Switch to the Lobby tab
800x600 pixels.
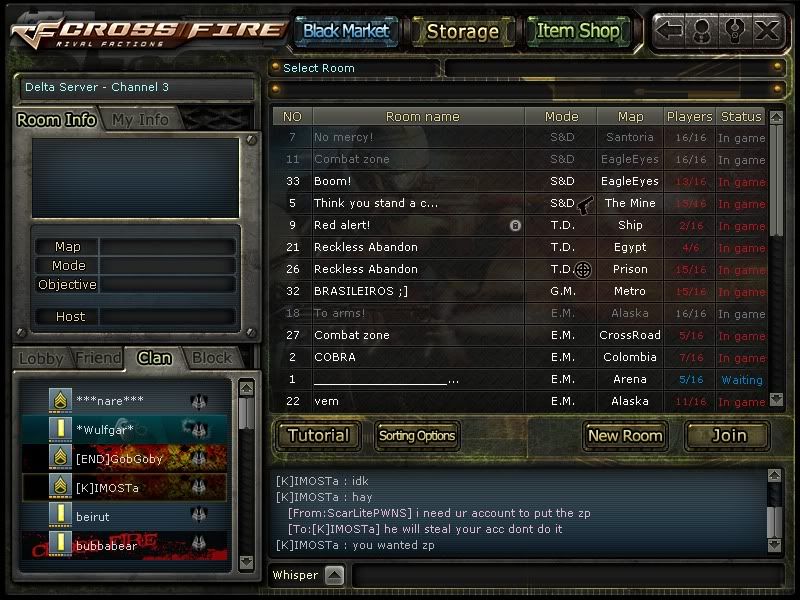(x=41, y=357)
